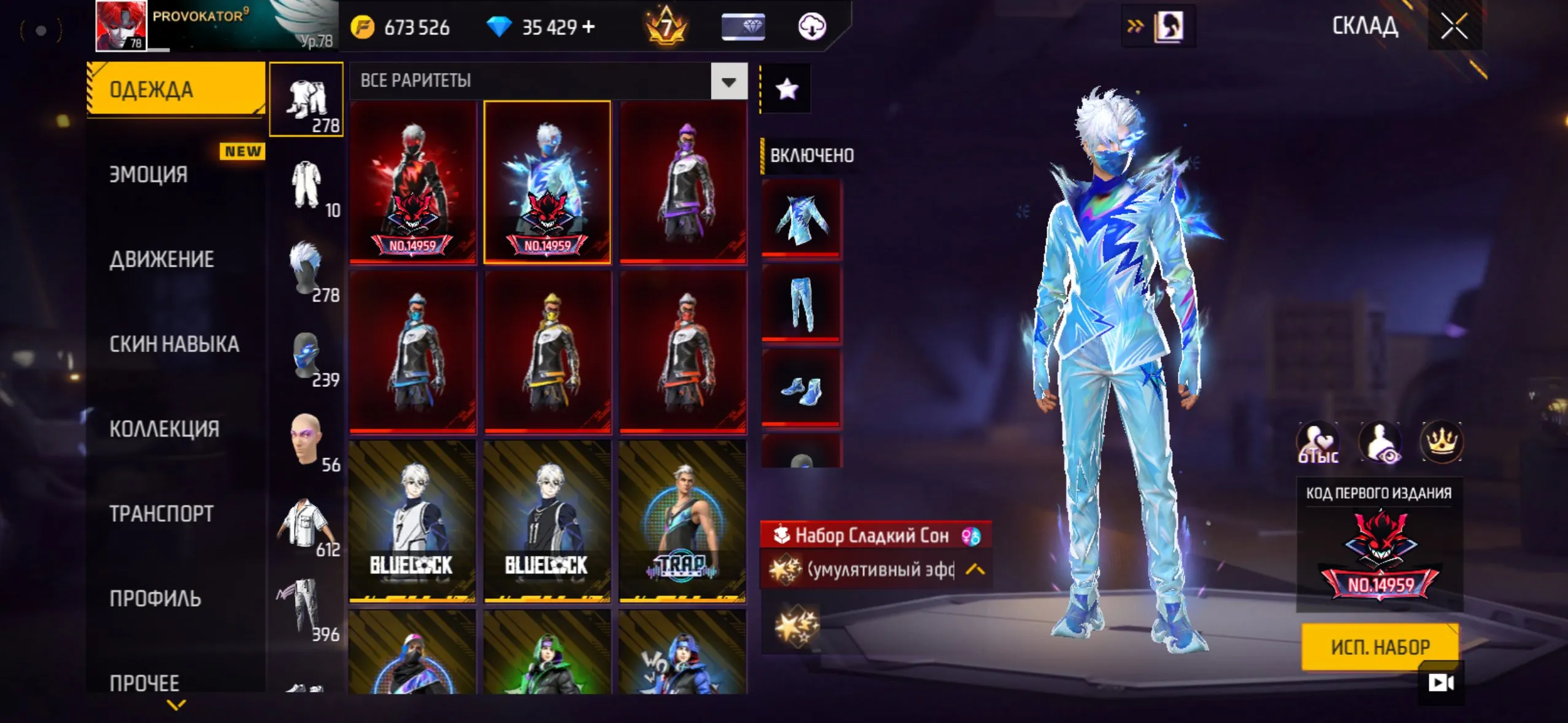Open the head accessories category icon showing 56
The width and height of the screenshot is (1568, 723).
[306, 438]
